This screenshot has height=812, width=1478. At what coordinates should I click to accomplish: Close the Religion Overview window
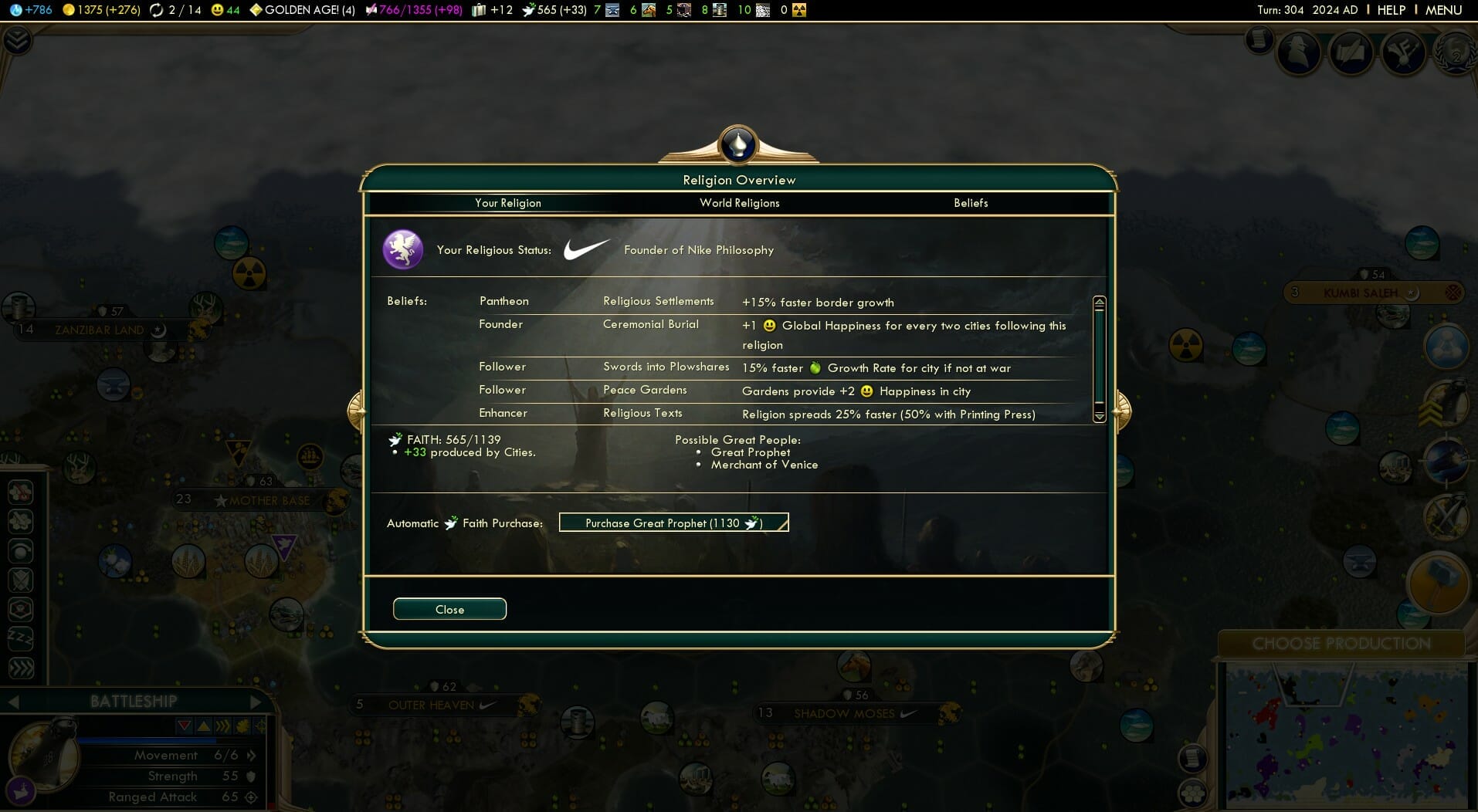(x=449, y=609)
